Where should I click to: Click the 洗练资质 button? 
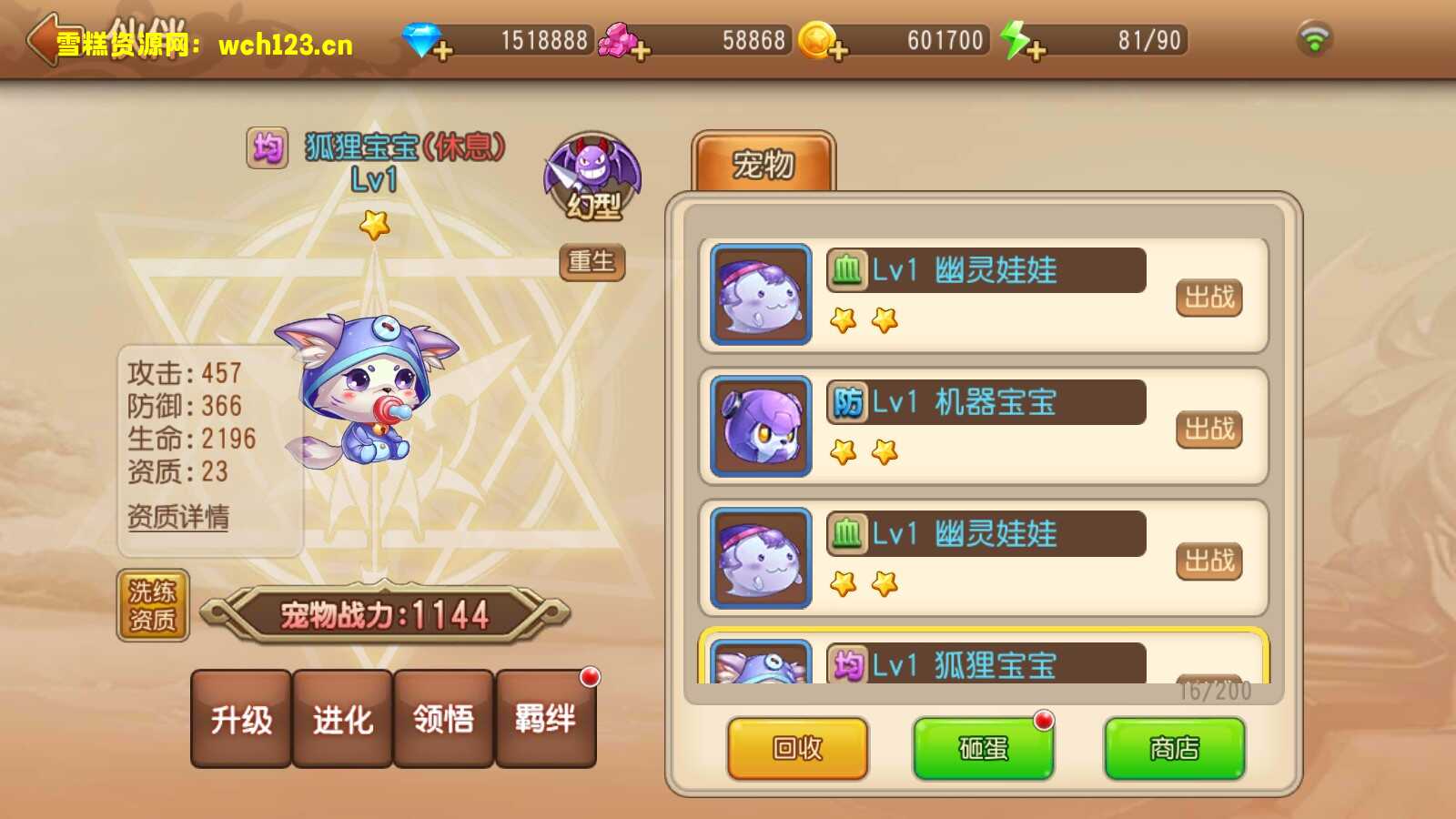point(153,606)
